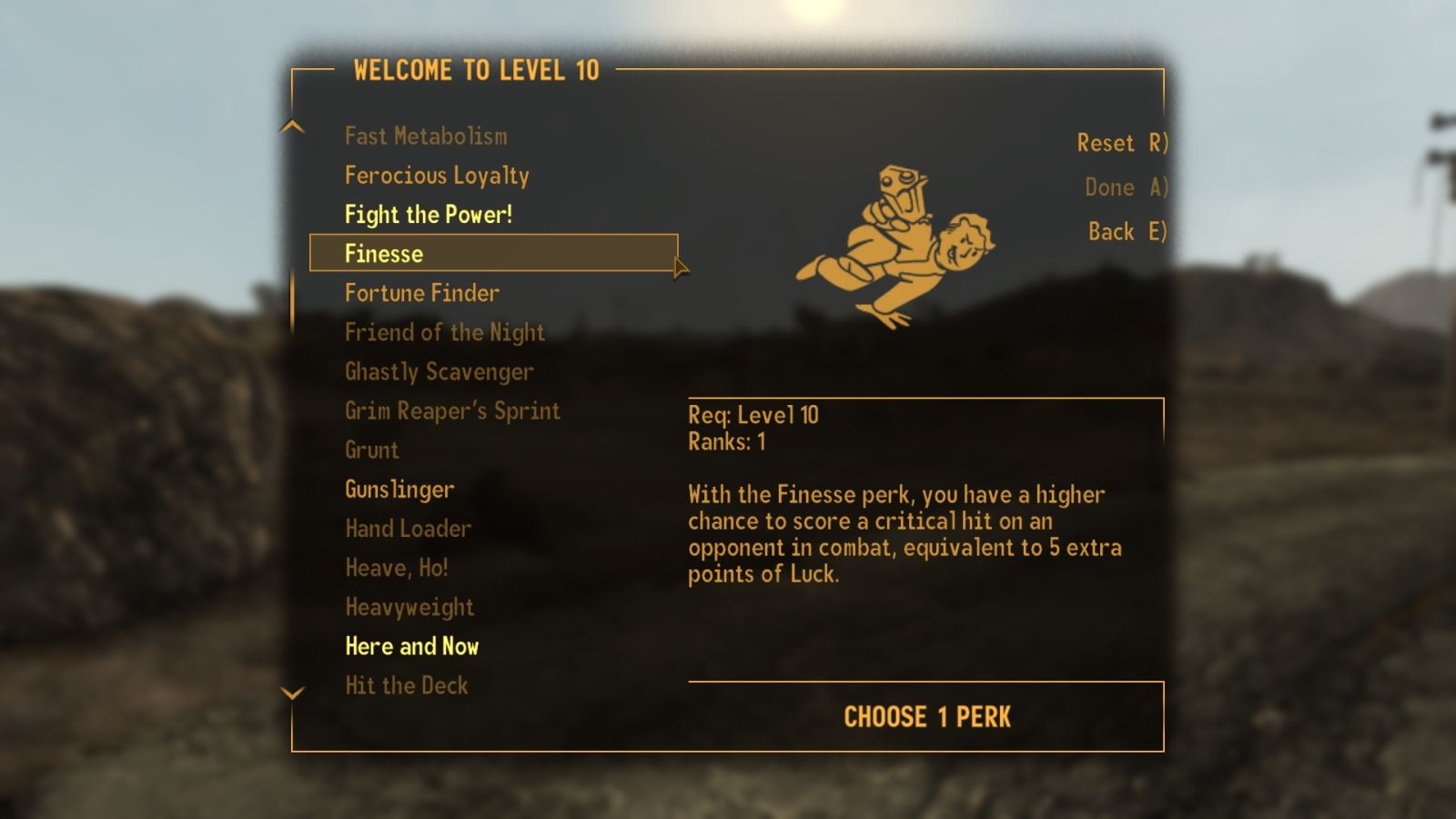This screenshot has width=1456, height=819.
Task: Choose the Heave, Ho! perk
Action: point(397,568)
